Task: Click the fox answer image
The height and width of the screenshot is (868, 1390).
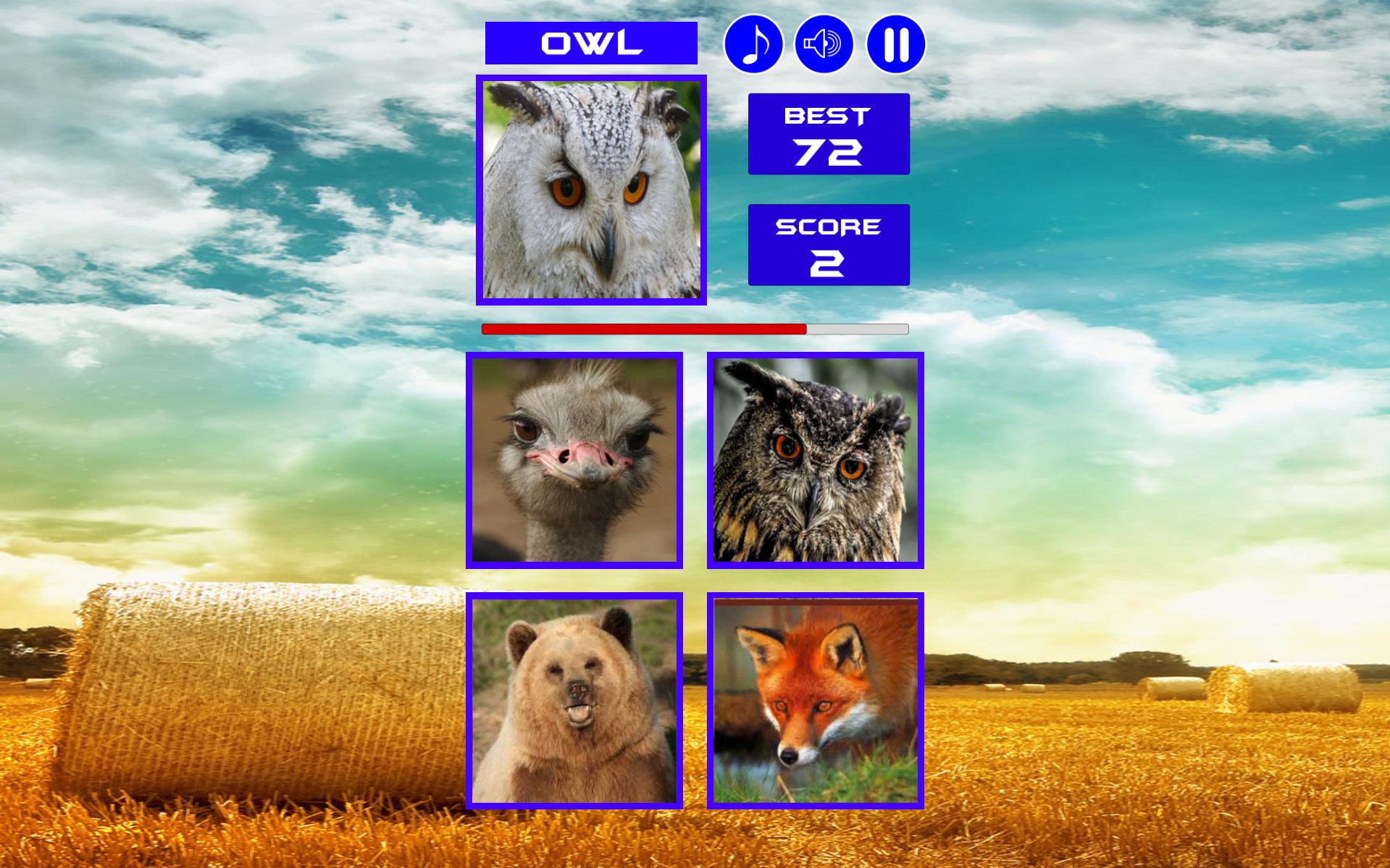Action: [x=816, y=701]
